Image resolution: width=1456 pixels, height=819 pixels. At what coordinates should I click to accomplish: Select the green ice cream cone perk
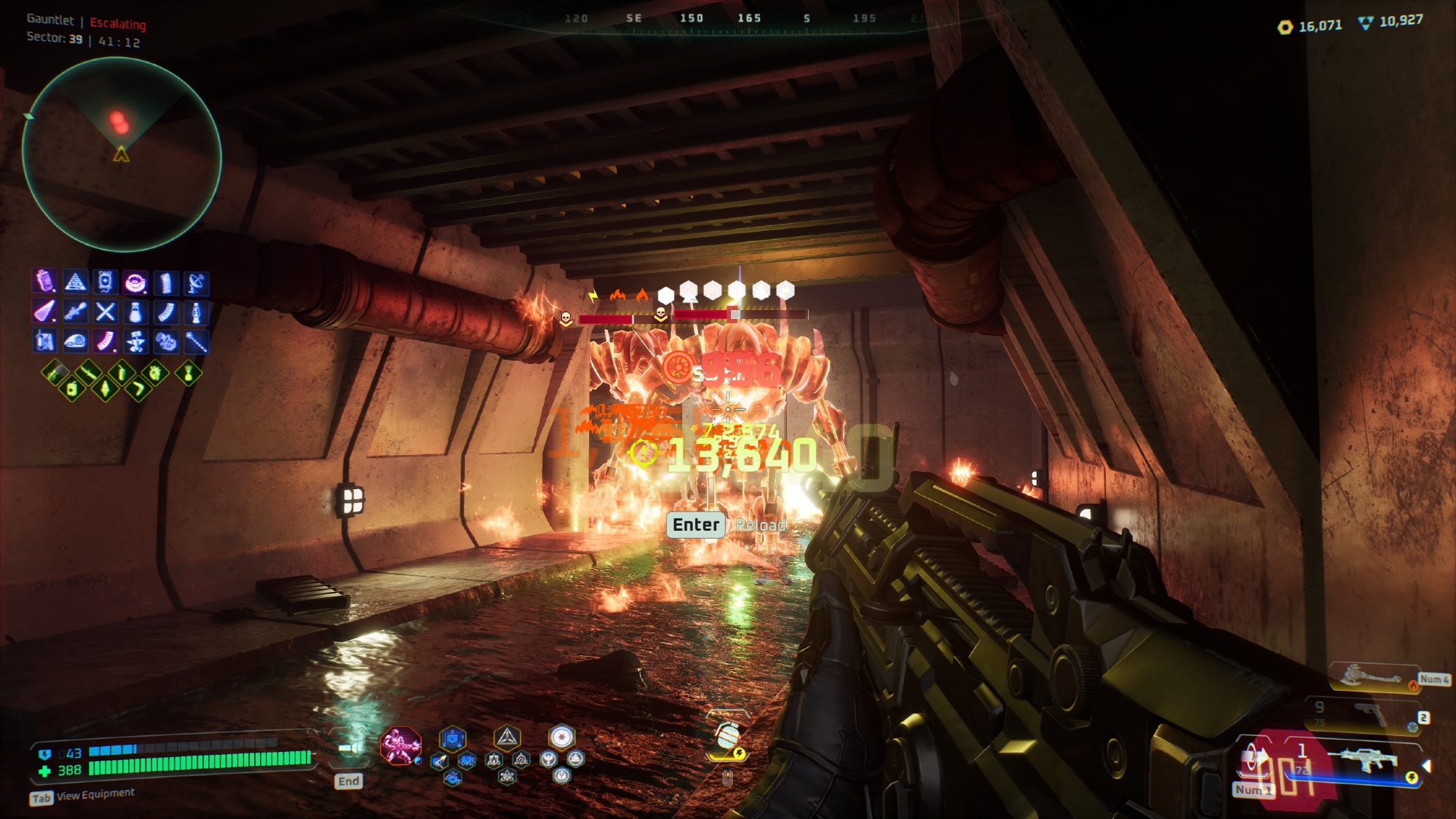pyautogui.click(x=105, y=389)
